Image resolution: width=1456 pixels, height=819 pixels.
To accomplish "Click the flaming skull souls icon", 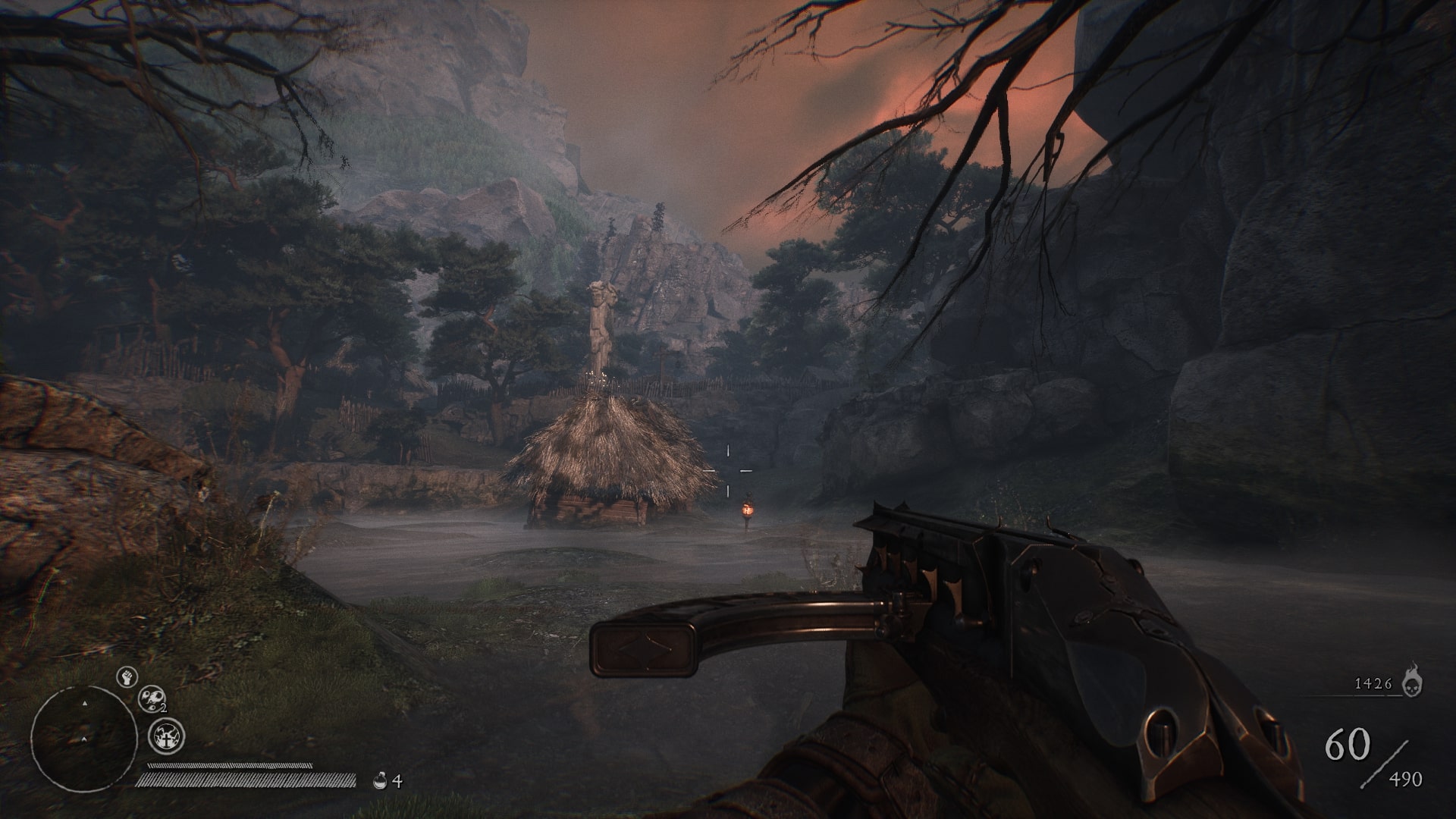I will pos(1412,682).
